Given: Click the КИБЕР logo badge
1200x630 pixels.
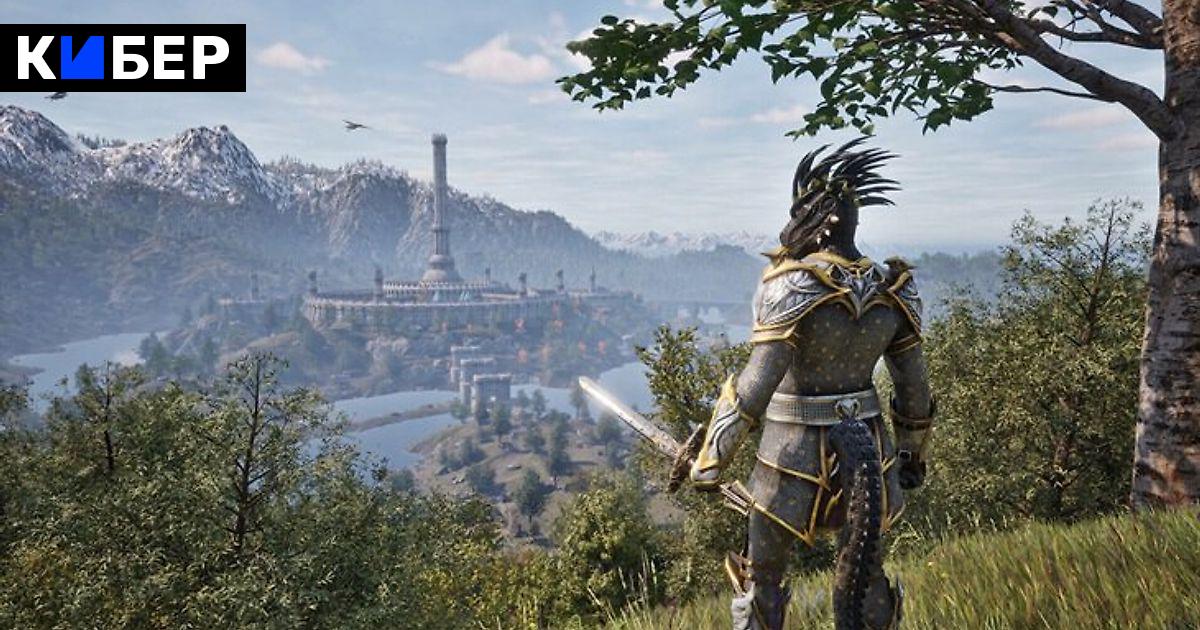Looking at the screenshot, I should [x=123, y=58].
